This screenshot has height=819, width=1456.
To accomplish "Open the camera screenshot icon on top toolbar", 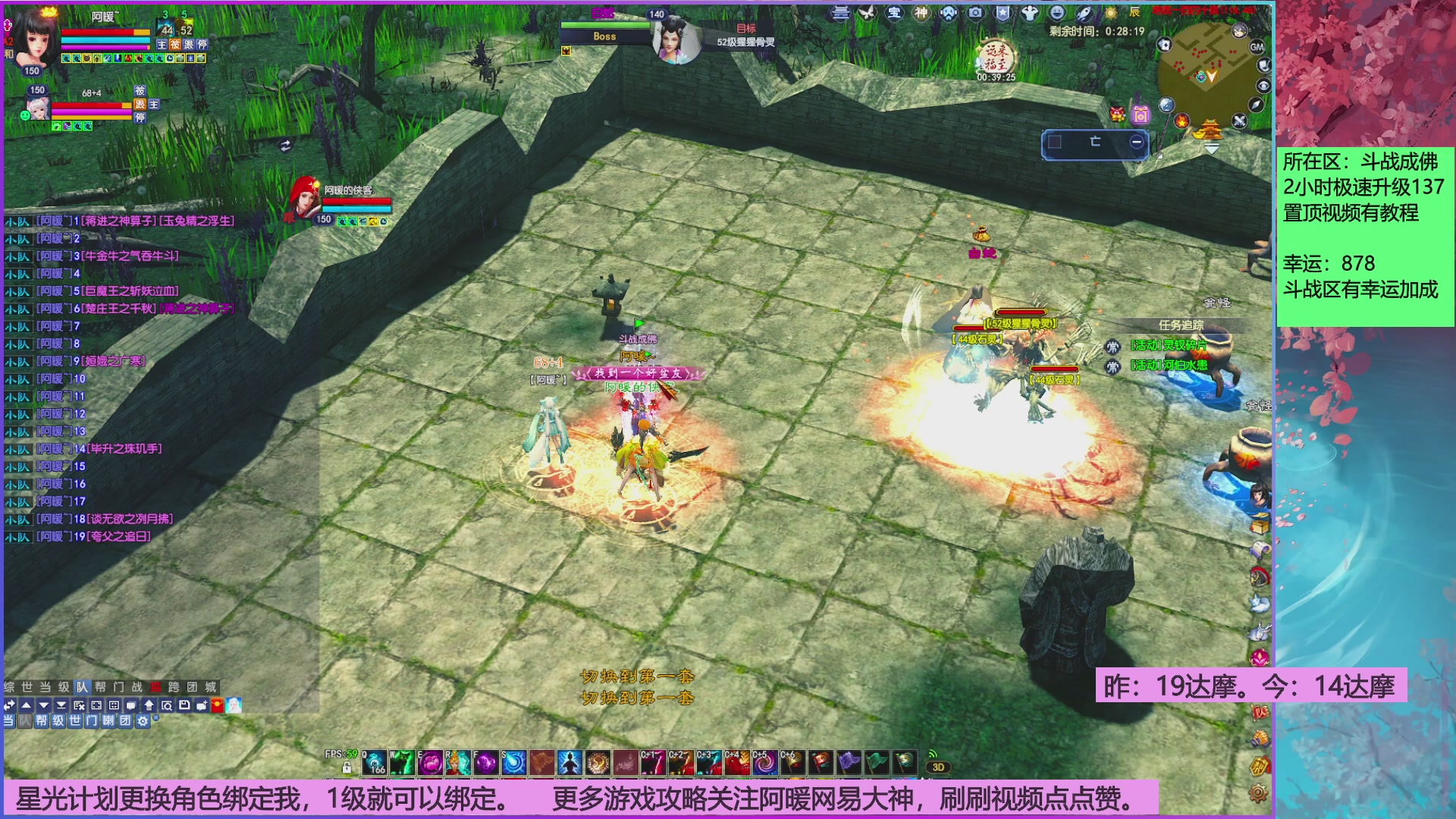I will (975, 13).
